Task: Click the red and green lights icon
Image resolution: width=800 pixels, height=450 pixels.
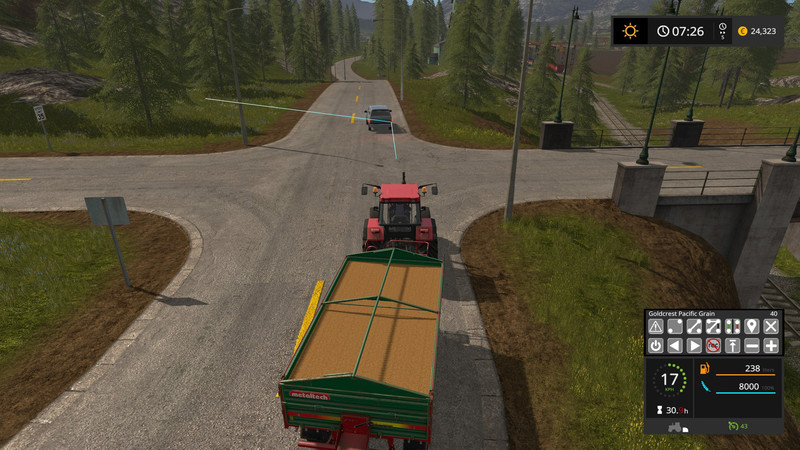Action: [733, 326]
